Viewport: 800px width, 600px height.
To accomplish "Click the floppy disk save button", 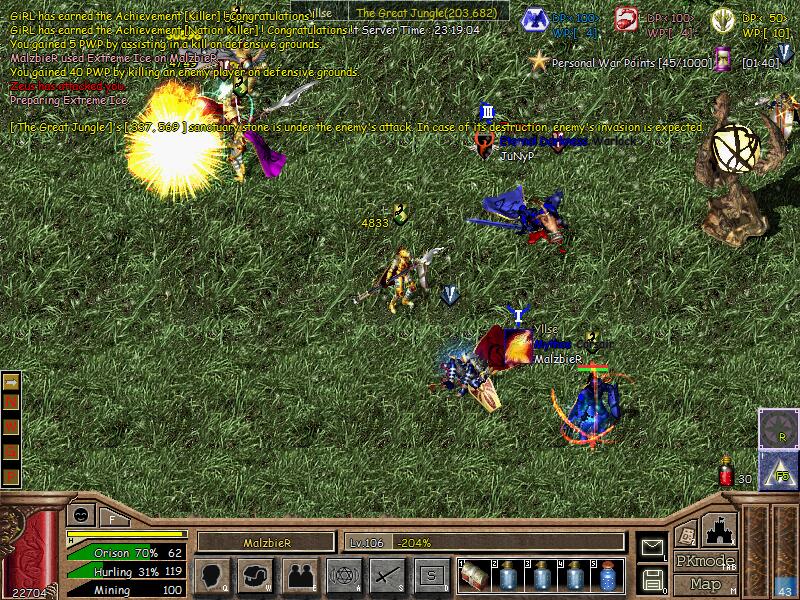I will pyautogui.click(x=651, y=578).
